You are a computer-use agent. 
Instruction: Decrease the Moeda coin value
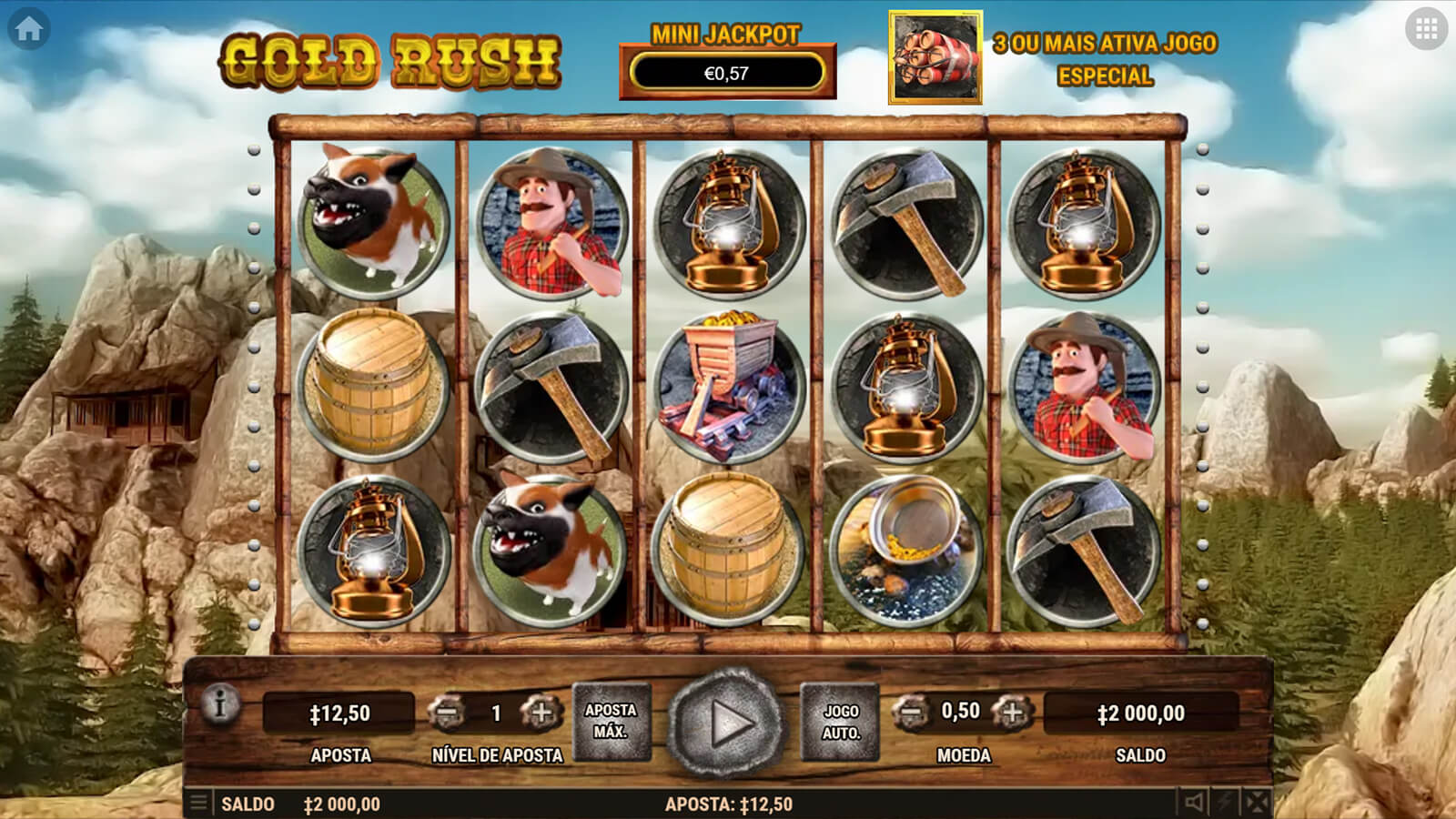coord(910,713)
